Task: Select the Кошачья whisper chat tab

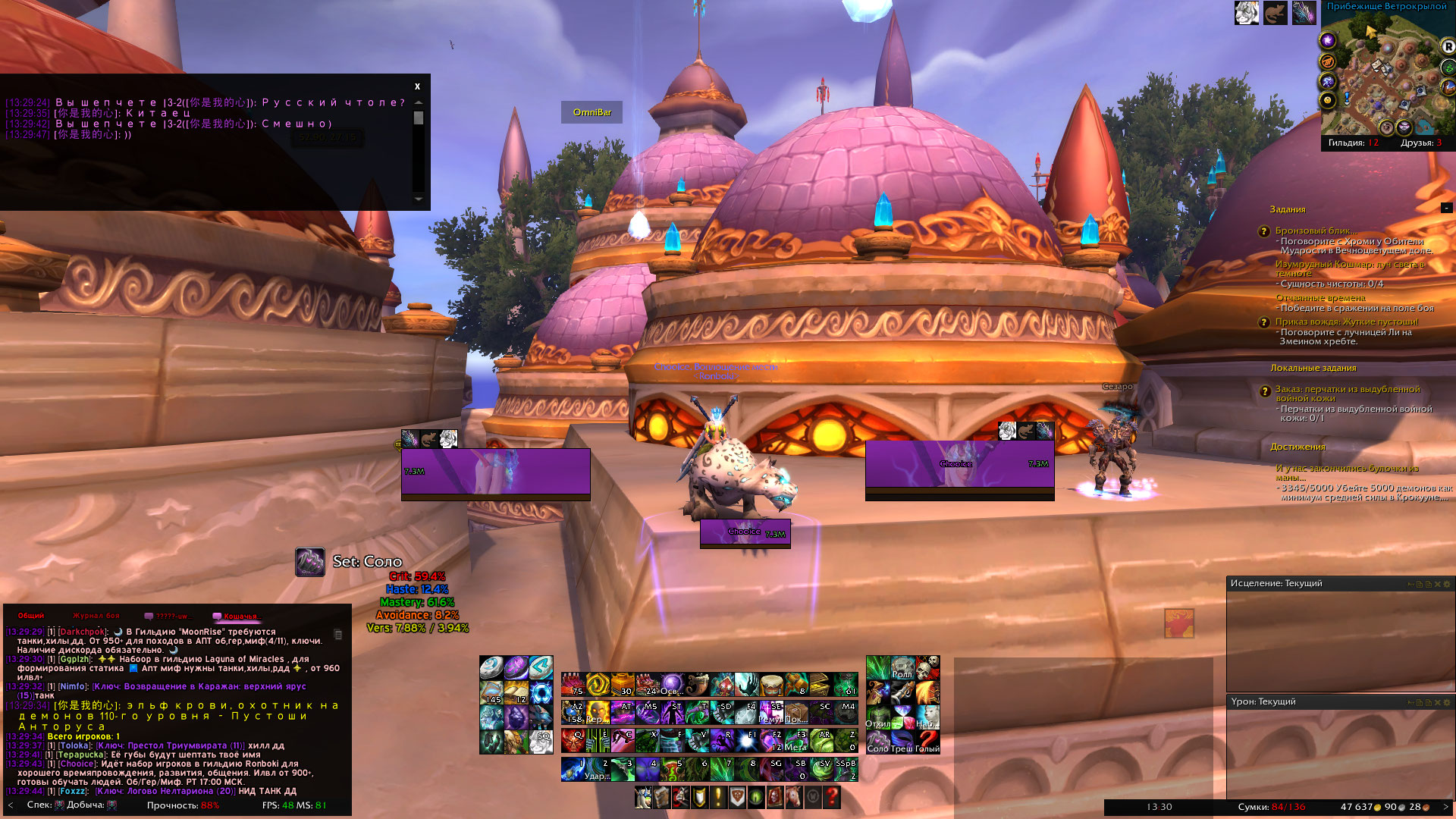Action: coord(240,616)
